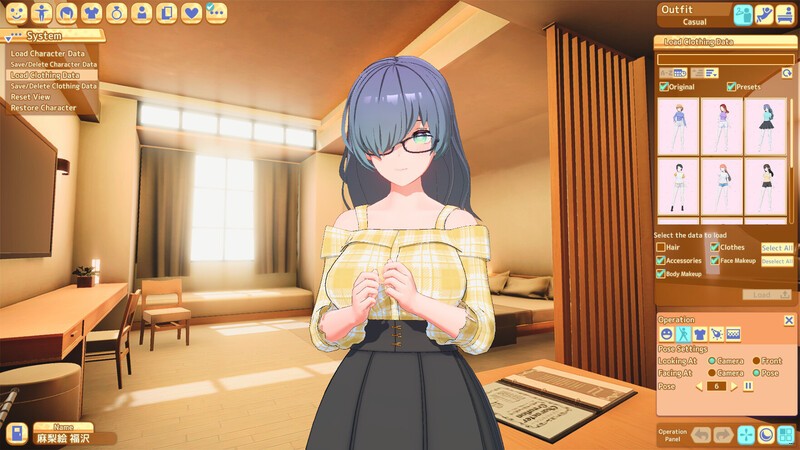
Task: Click Reset View in the System menu
Action: [31, 97]
